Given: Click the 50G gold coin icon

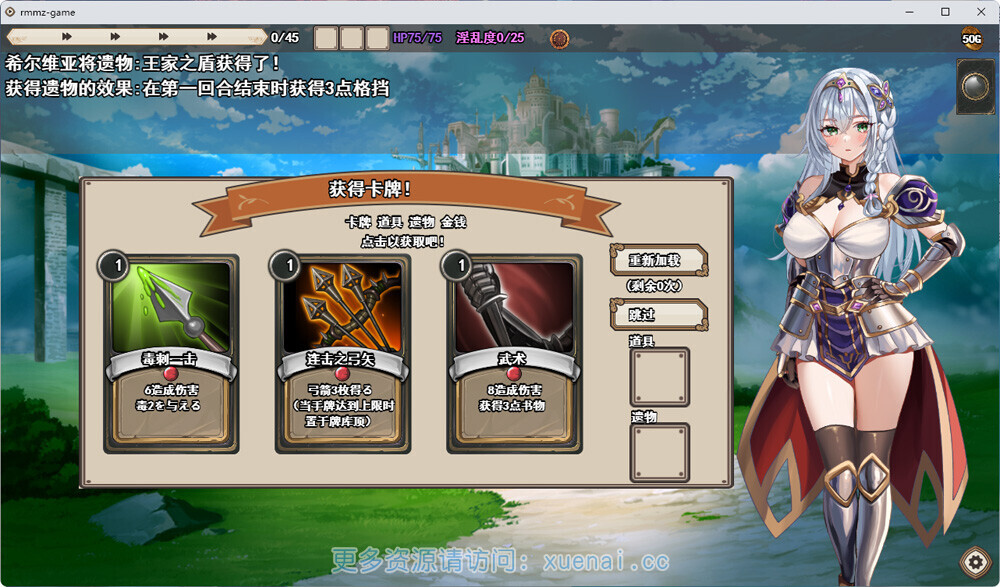Looking at the screenshot, I should [972, 39].
